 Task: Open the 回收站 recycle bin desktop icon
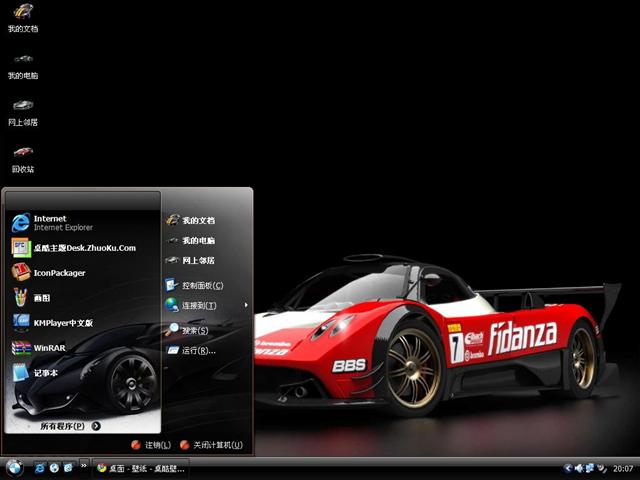(23, 158)
